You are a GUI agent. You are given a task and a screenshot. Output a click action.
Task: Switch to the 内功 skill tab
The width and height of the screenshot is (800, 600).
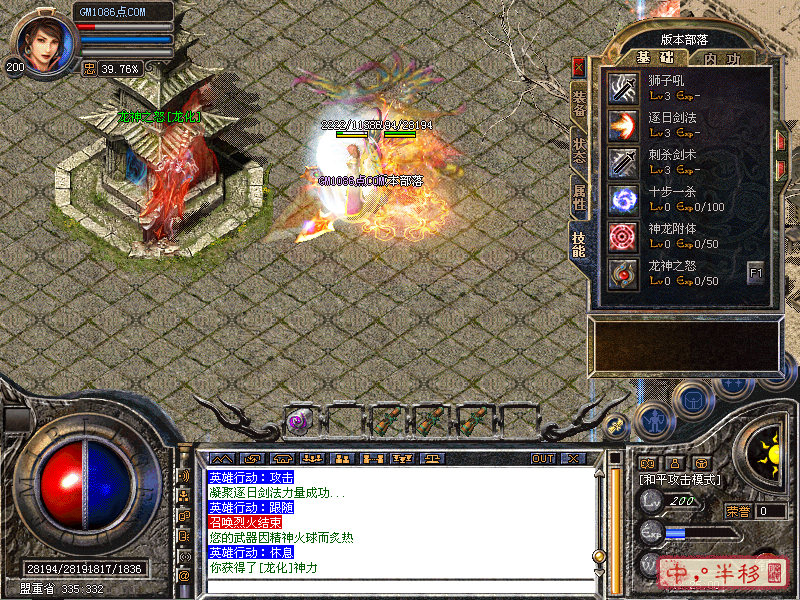point(721,59)
